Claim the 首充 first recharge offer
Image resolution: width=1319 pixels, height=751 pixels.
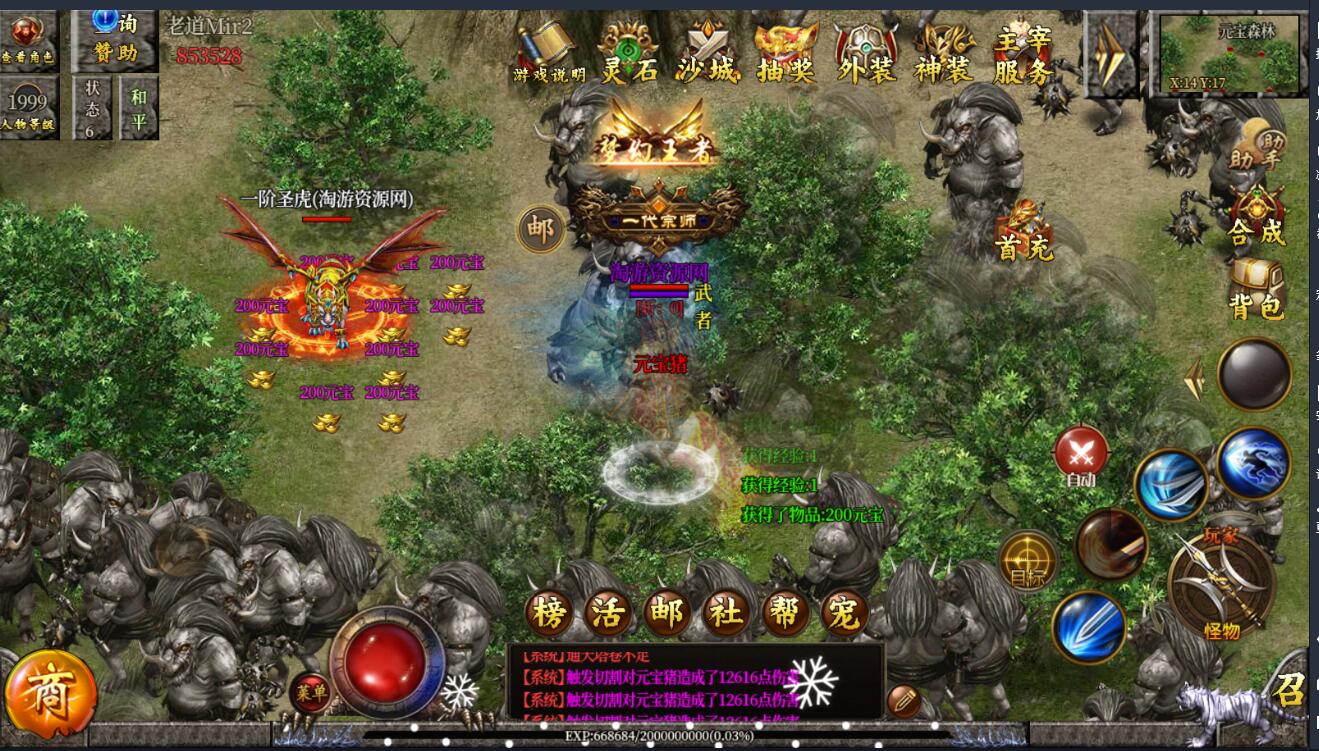coord(1024,232)
